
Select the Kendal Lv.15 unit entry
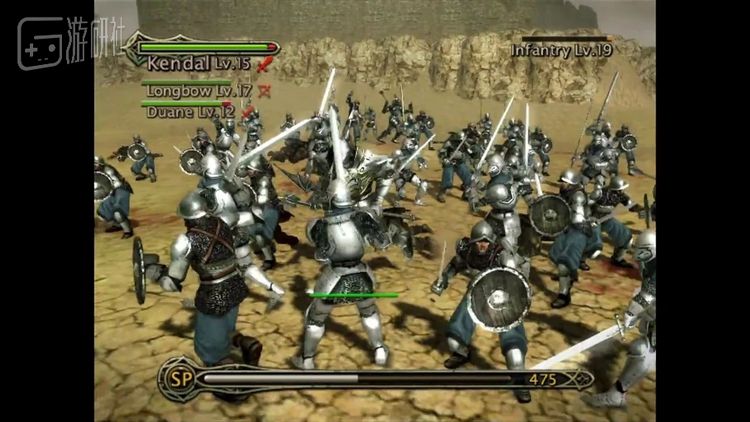tap(198, 63)
